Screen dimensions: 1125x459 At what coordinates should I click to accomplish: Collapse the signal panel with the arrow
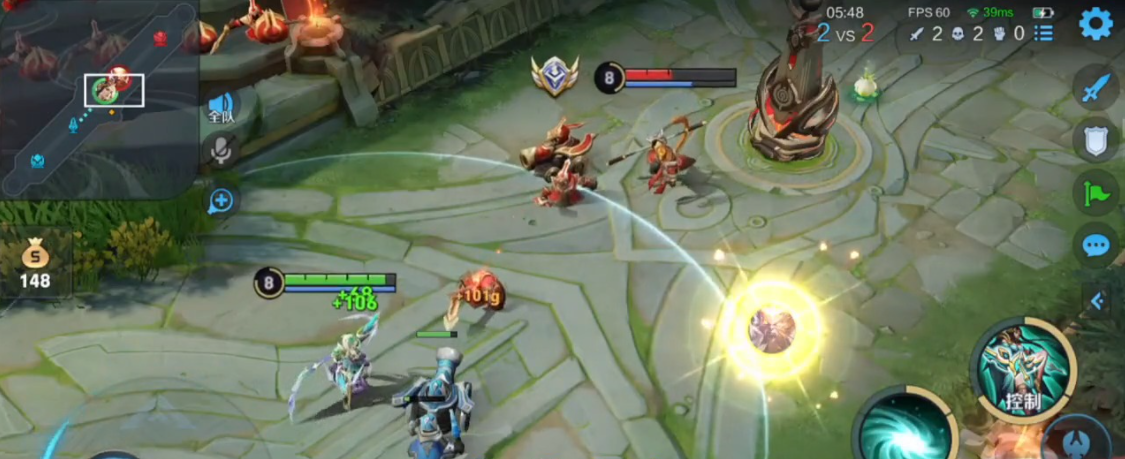(1098, 300)
